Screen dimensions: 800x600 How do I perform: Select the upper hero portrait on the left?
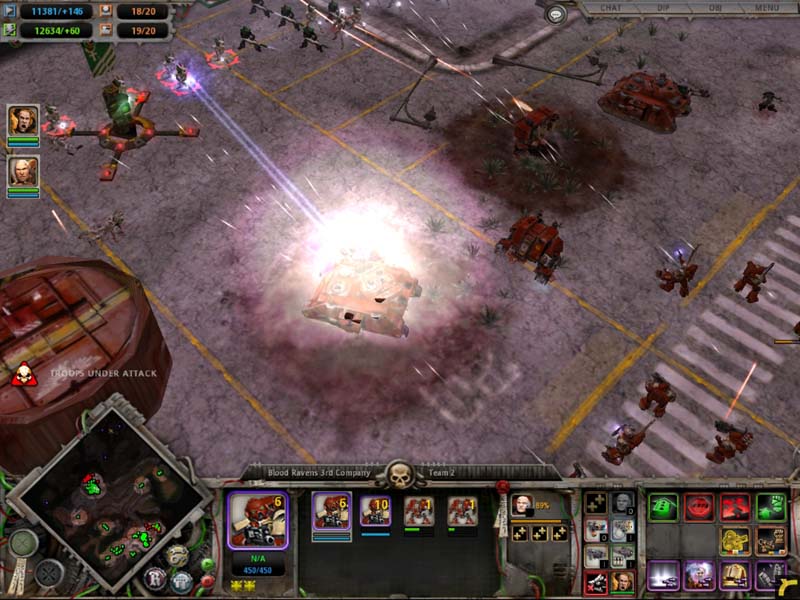point(23,121)
